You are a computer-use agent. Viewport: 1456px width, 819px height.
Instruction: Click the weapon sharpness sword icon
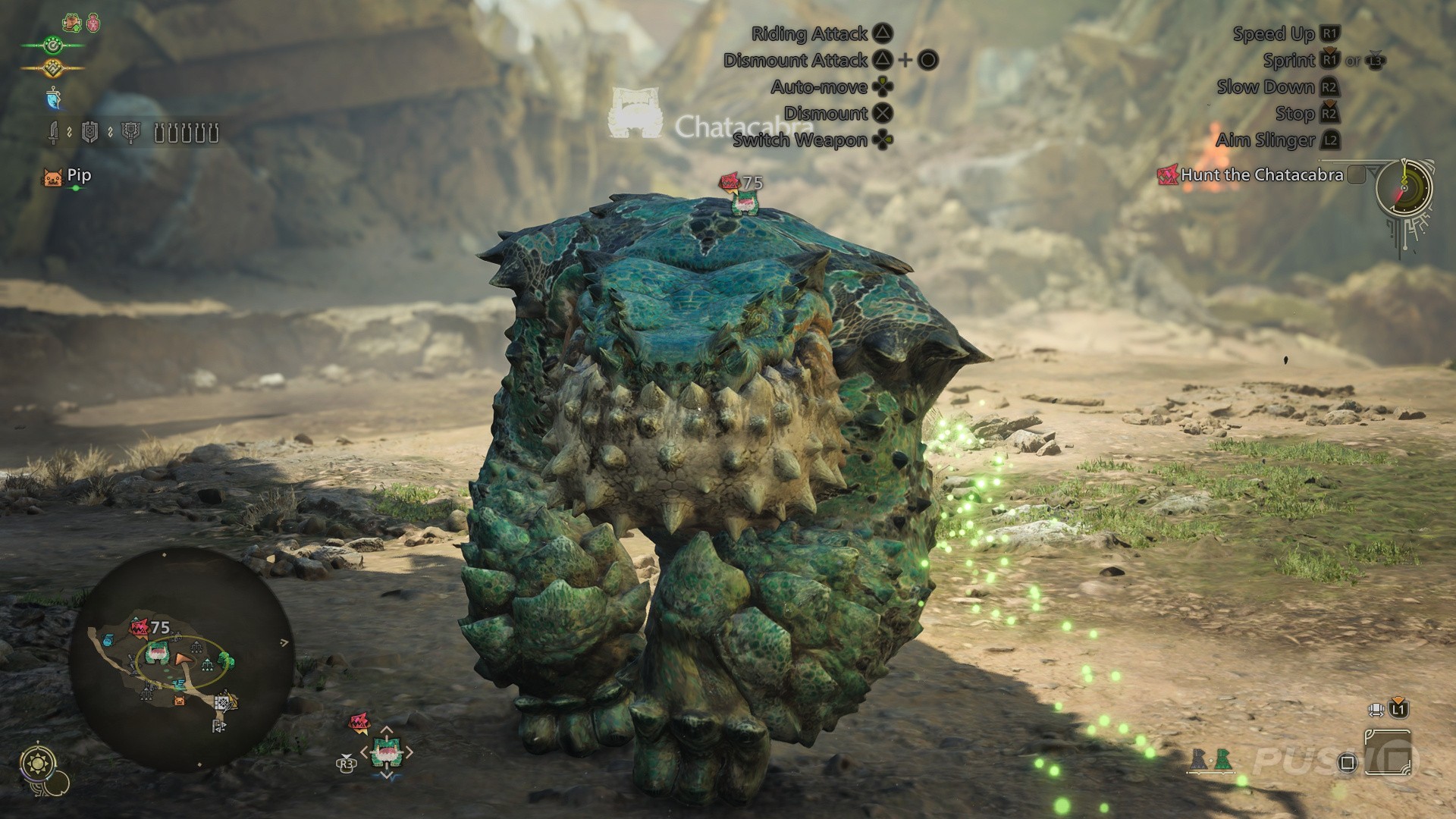pos(55,133)
